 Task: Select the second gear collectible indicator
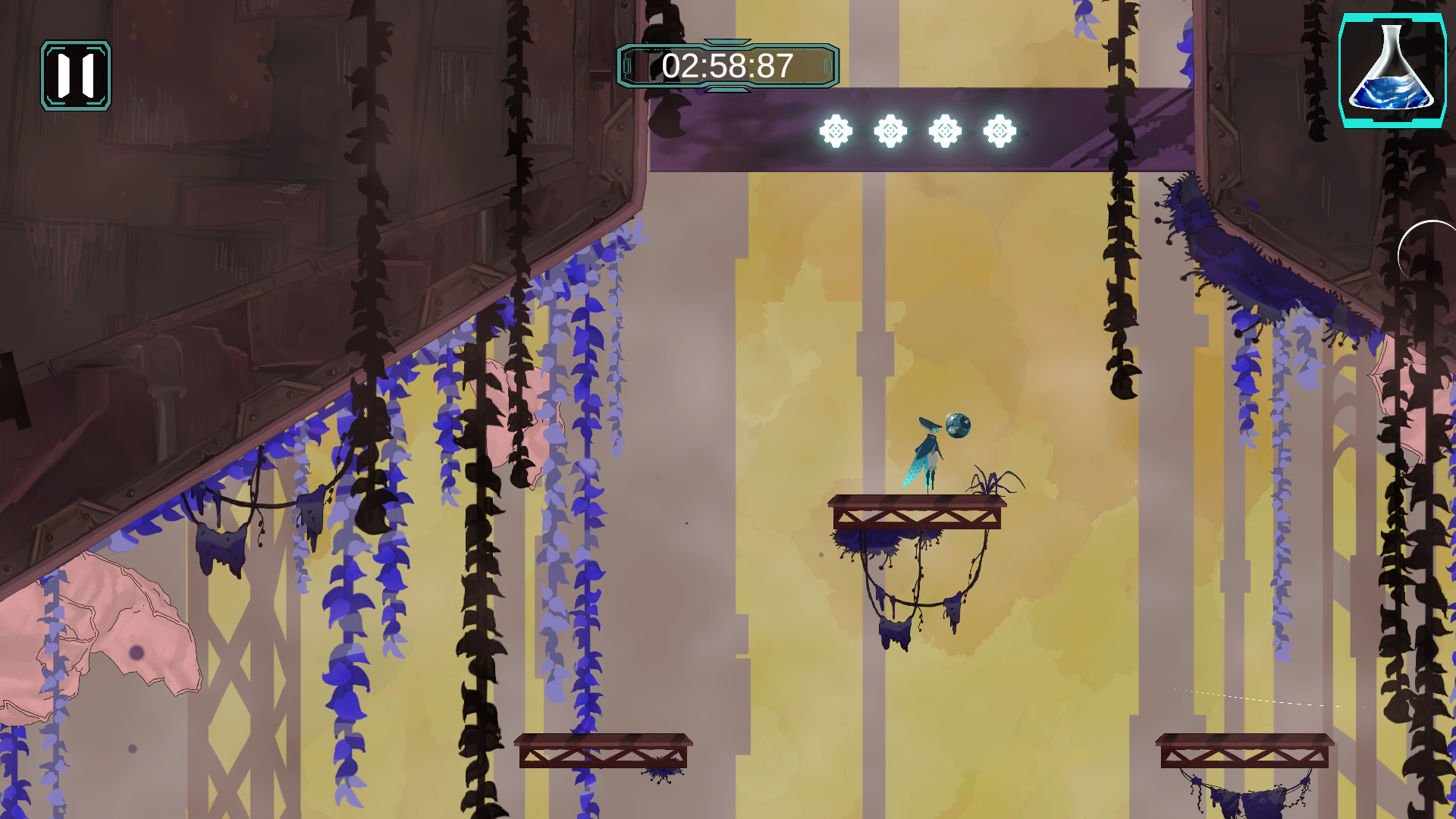click(x=891, y=131)
